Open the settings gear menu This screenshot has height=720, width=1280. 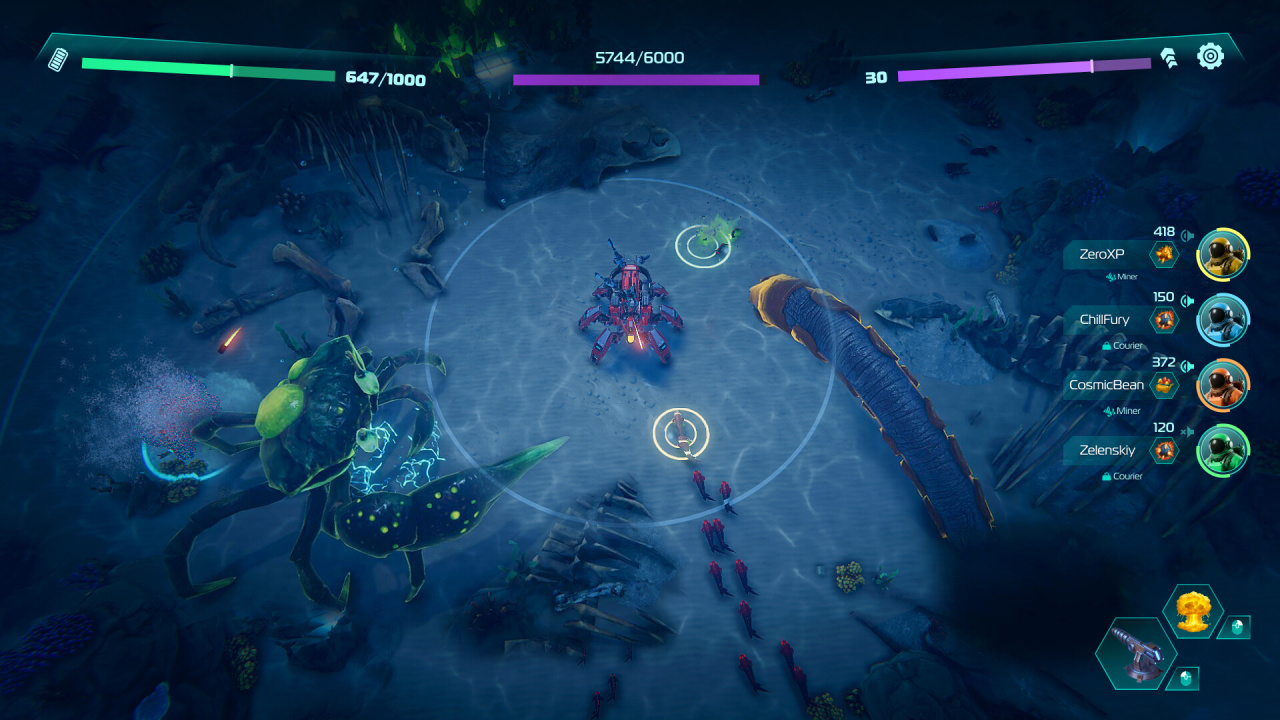(x=1210, y=56)
